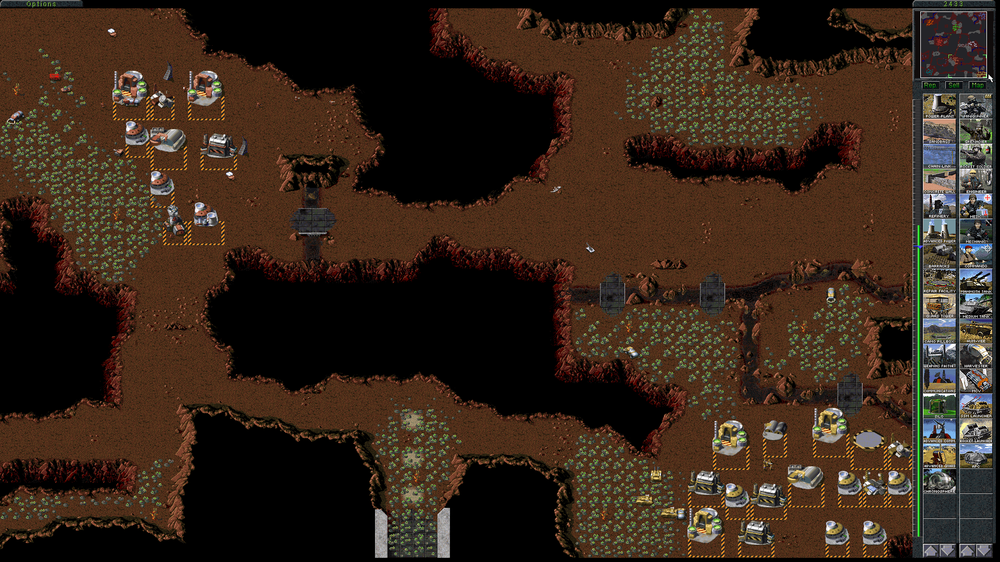Build a Harvester
The width and height of the screenshot is (1000, 562).
click(976, 356)
